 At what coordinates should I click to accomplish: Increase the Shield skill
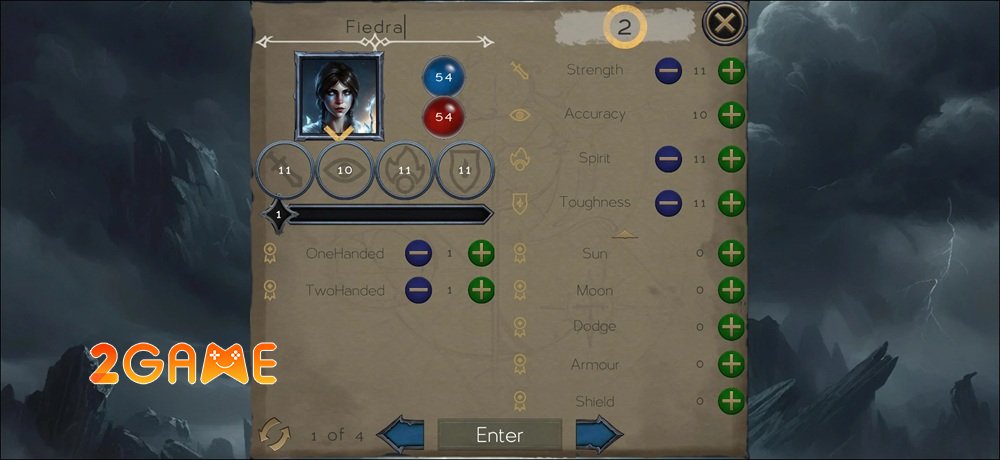pyautogui.click(x=732, y=401)
